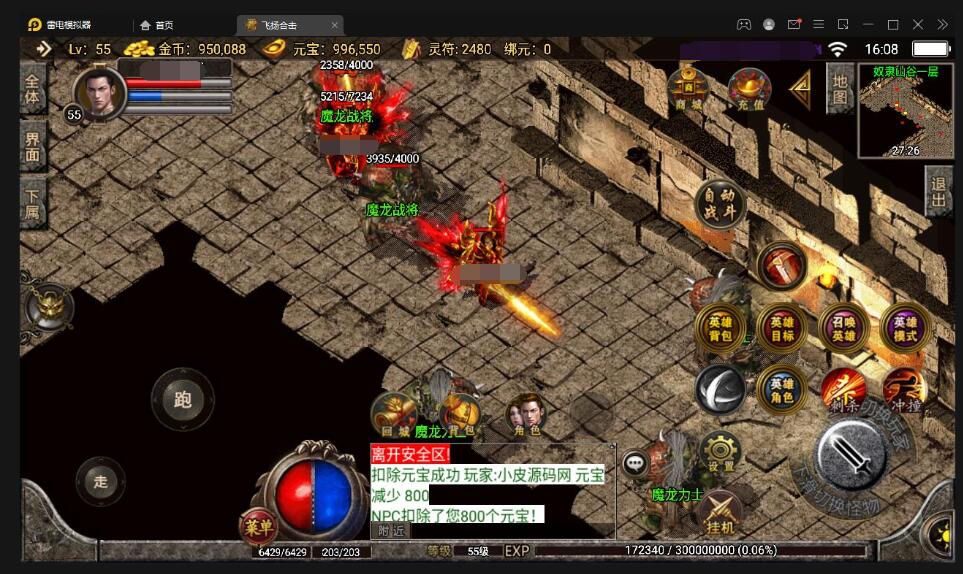Use the 刺杀 stab skill
Screen dimensions: 963x574
(842, 390)
